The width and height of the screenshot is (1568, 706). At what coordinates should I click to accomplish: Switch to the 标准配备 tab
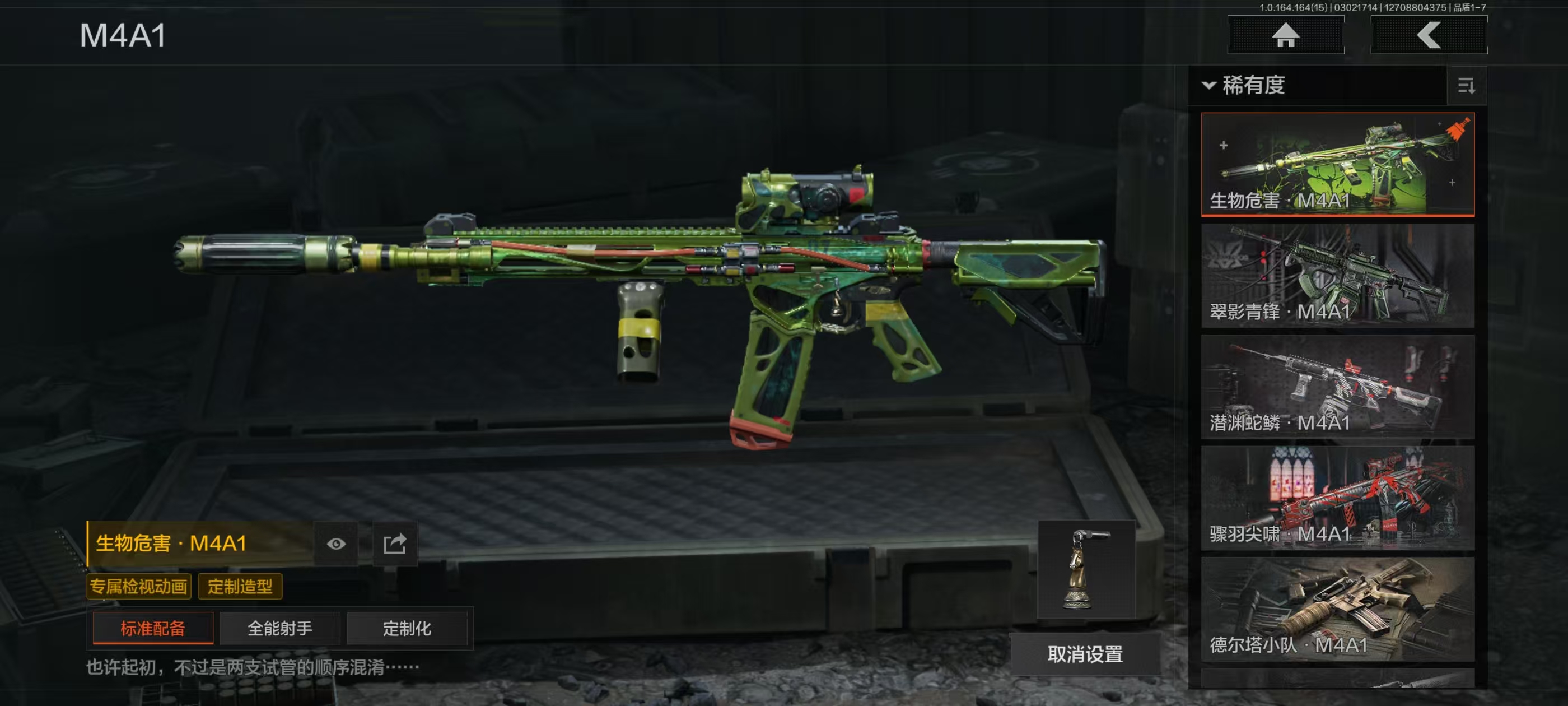tap(153, 628)
